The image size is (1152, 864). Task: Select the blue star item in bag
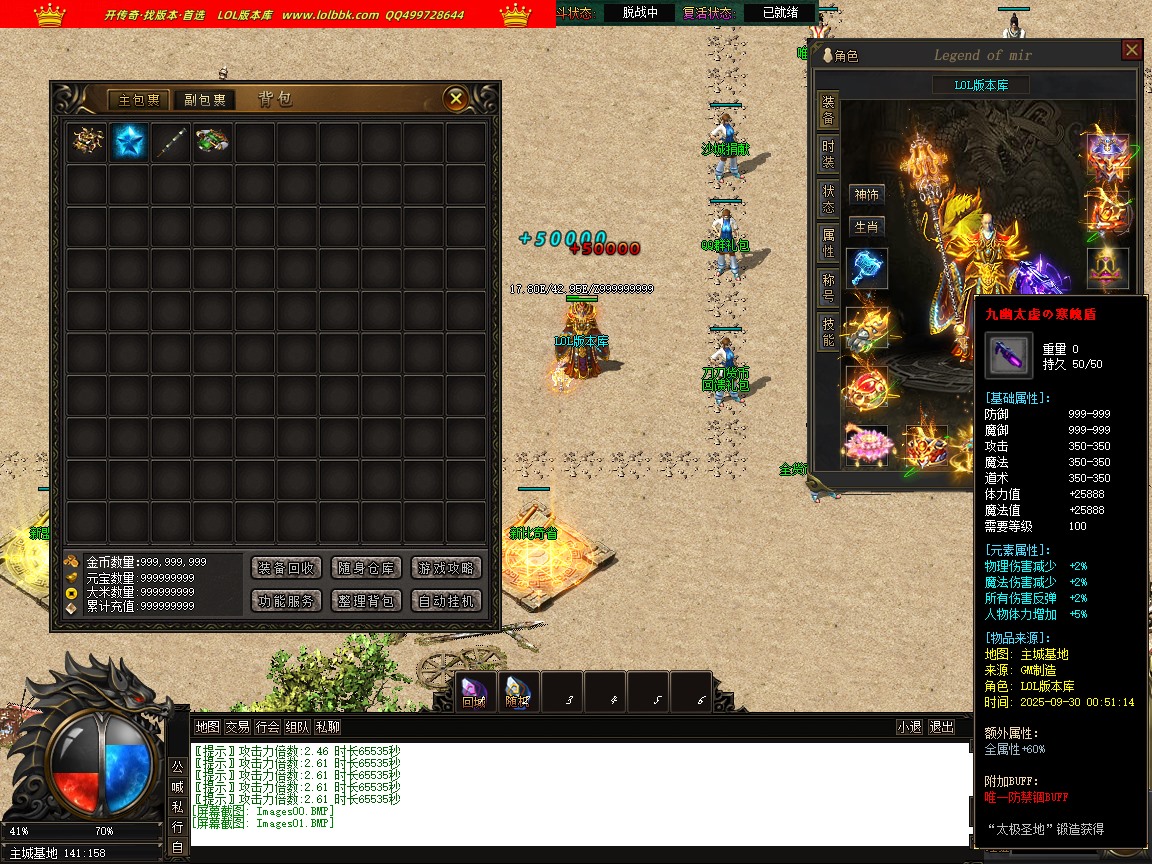point(129,142)
